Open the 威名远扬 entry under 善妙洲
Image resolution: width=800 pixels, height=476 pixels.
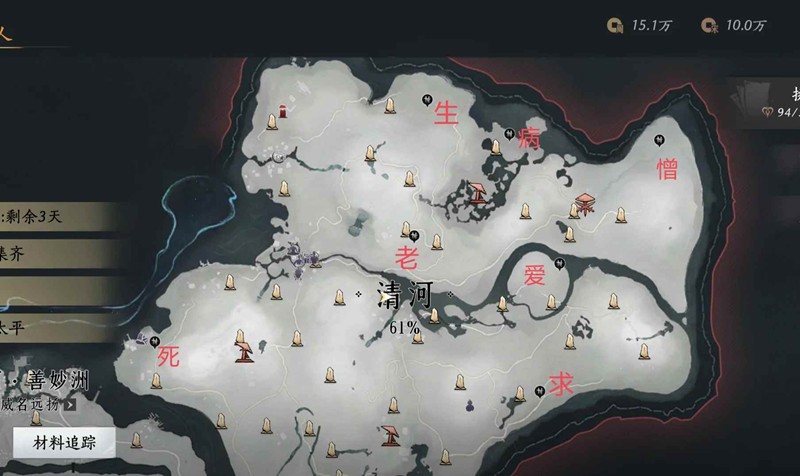click(36, 405)
